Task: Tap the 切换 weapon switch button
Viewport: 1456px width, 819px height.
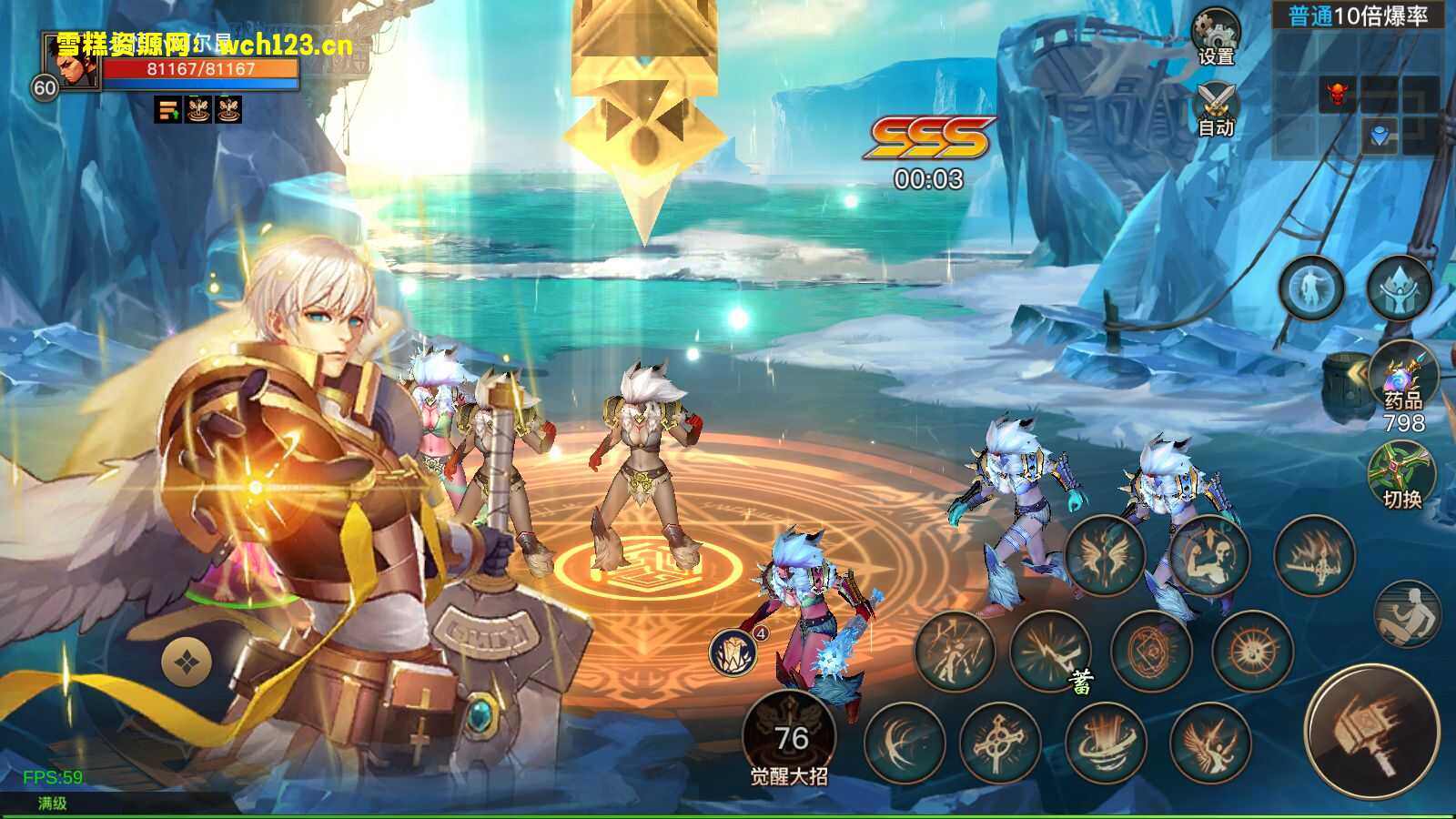Action: (1401, 473)
